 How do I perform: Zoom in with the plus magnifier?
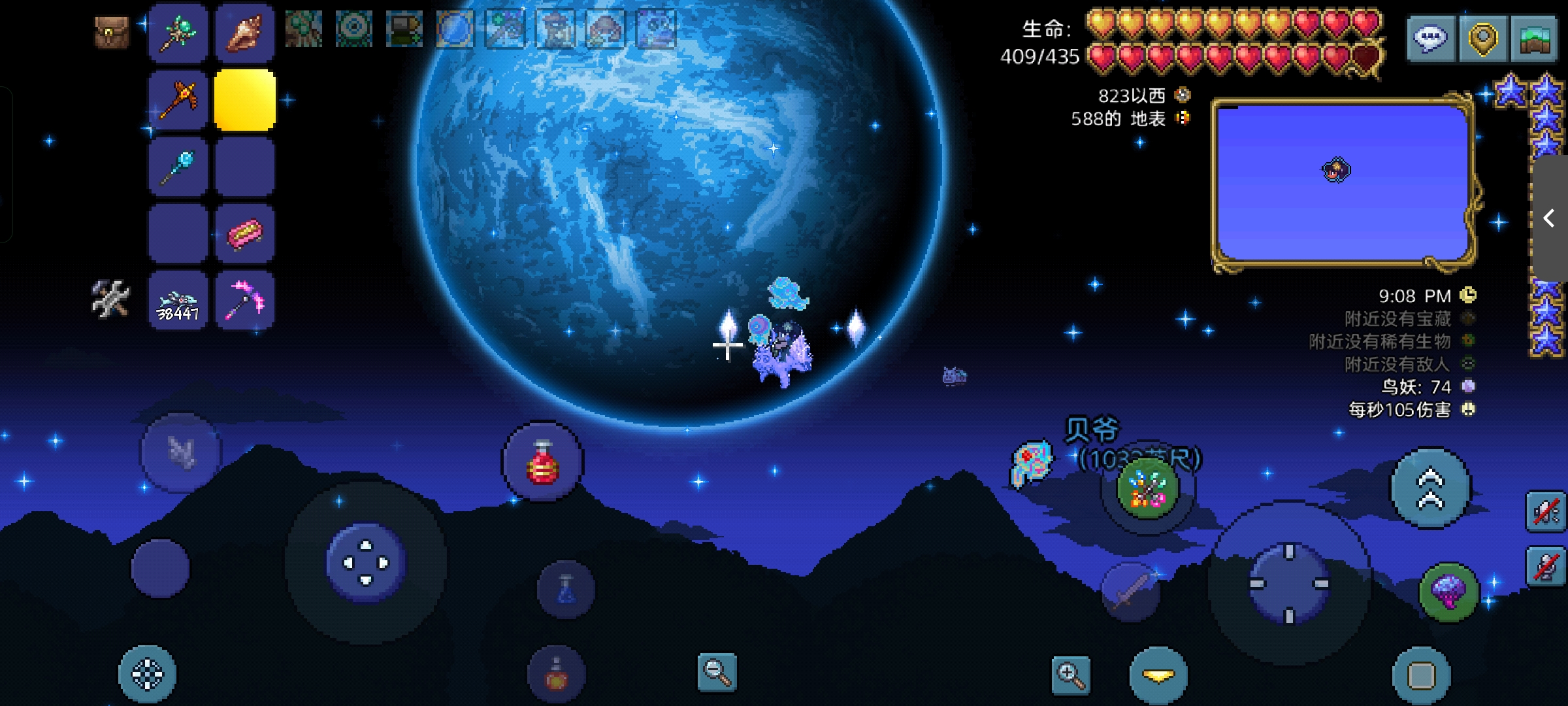click(1071, 676)
